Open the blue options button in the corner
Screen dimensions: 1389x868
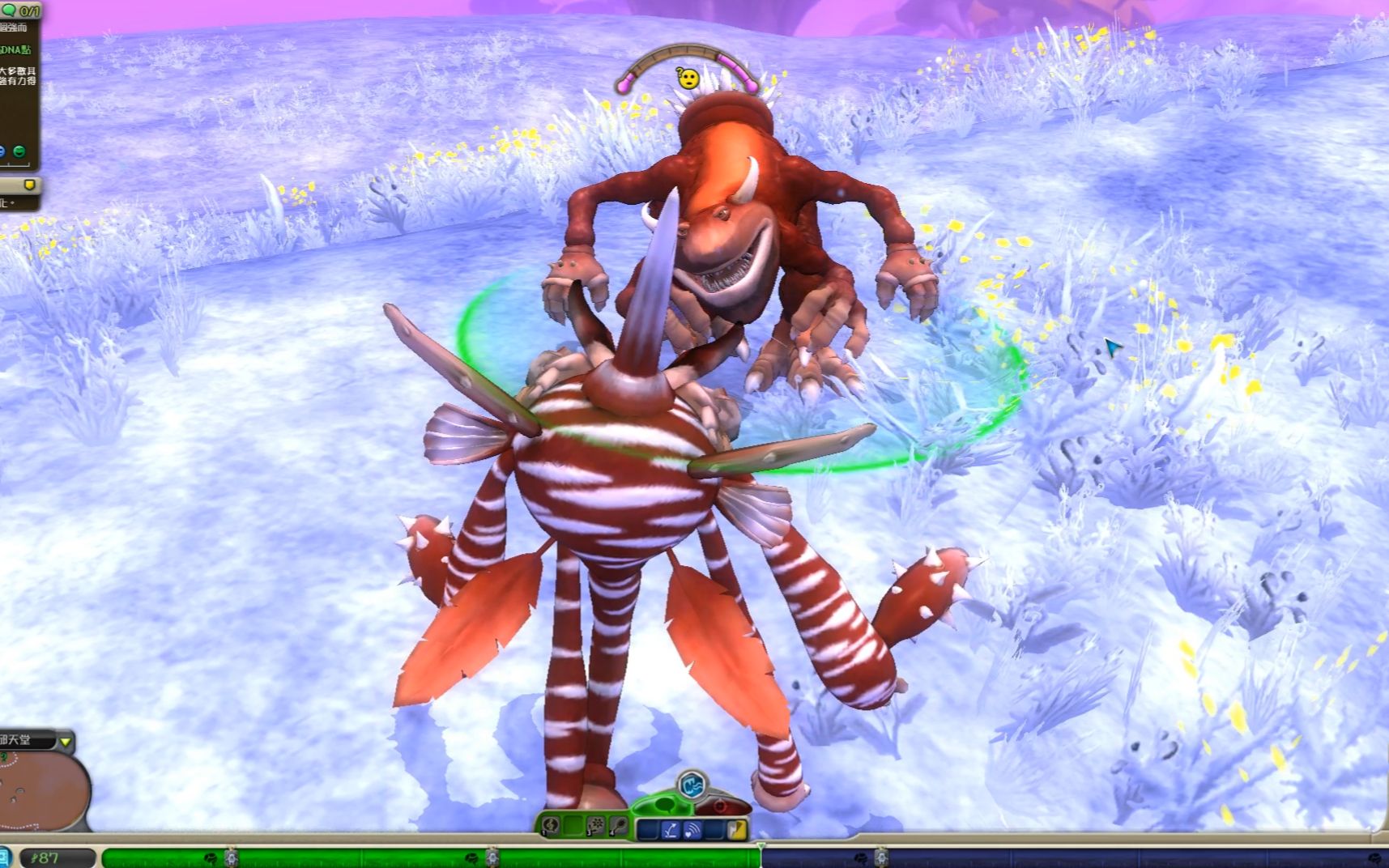[x=5, y=857]
